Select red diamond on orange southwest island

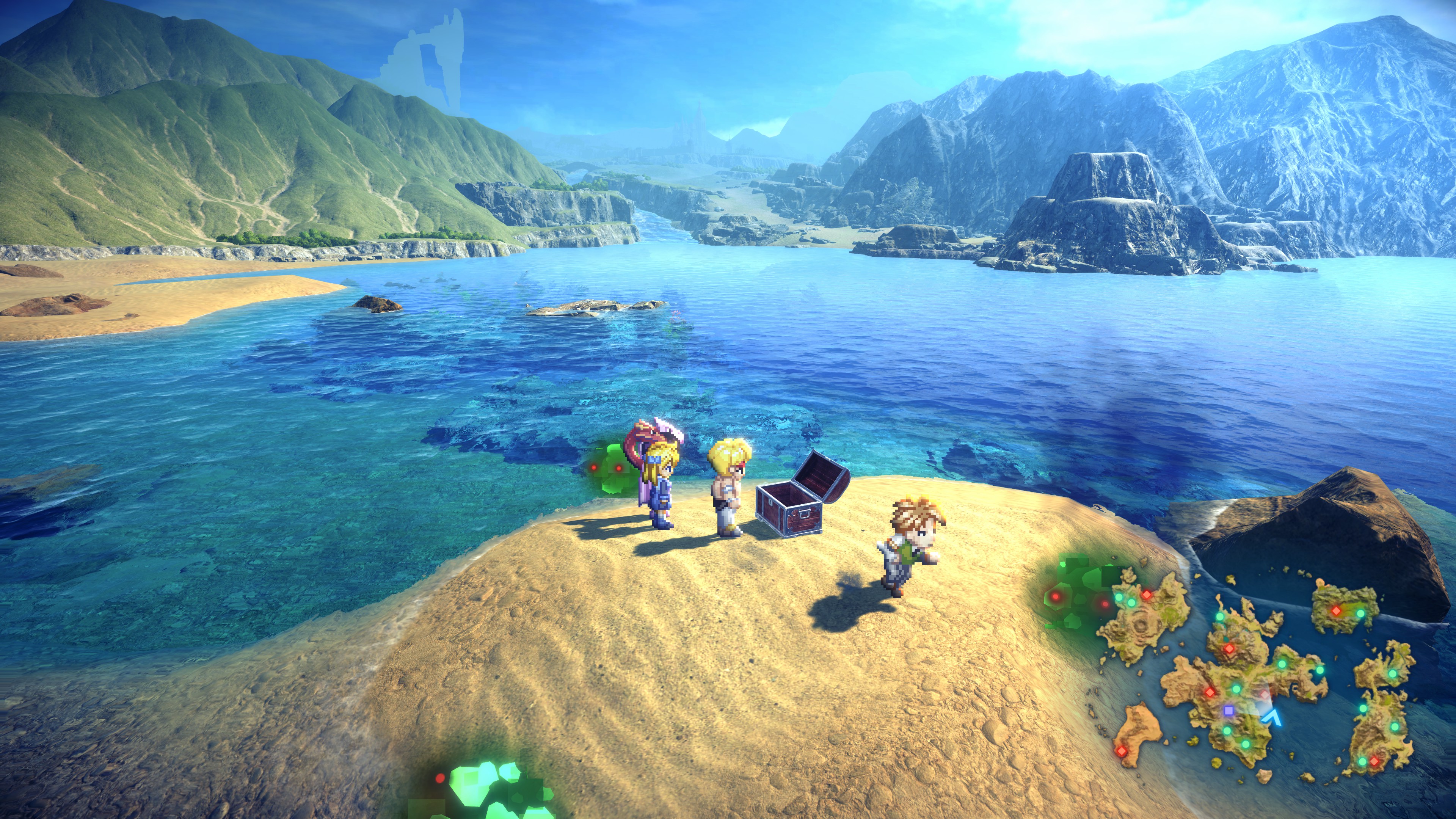click(x=1121, y=750)
